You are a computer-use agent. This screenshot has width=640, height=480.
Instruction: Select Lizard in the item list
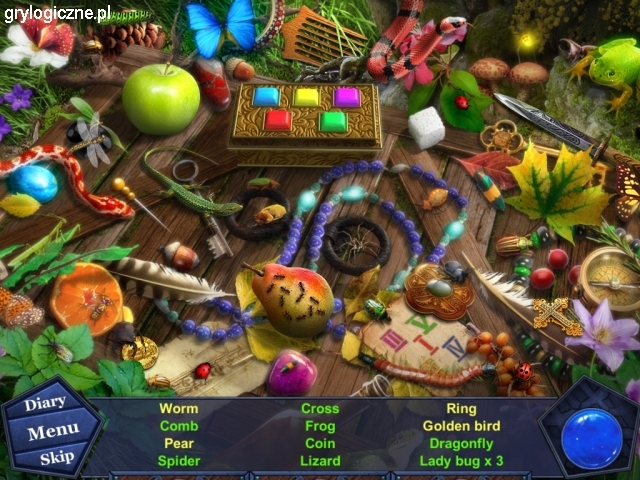coord(320,461)
